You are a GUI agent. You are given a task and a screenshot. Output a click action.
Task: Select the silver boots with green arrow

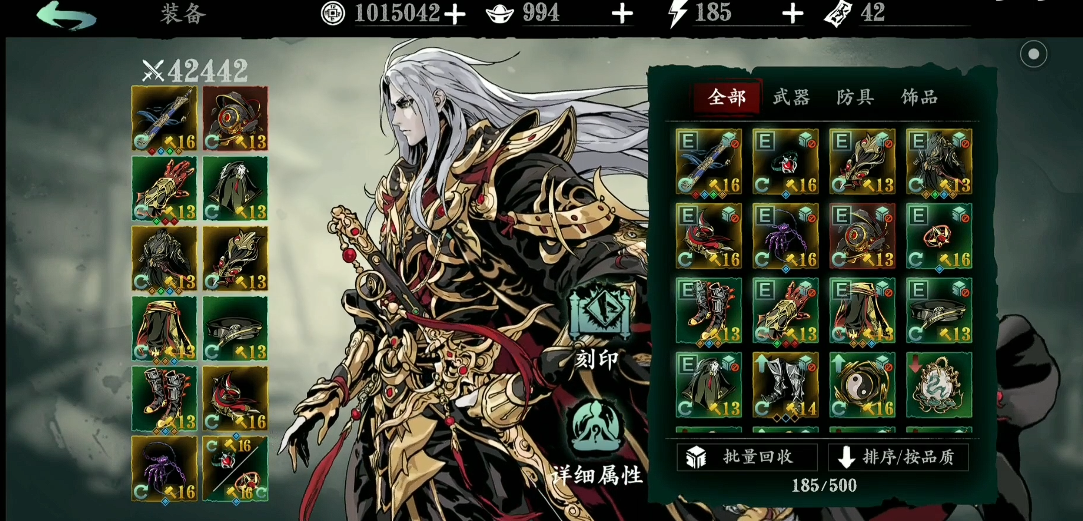tap(785, 385)
